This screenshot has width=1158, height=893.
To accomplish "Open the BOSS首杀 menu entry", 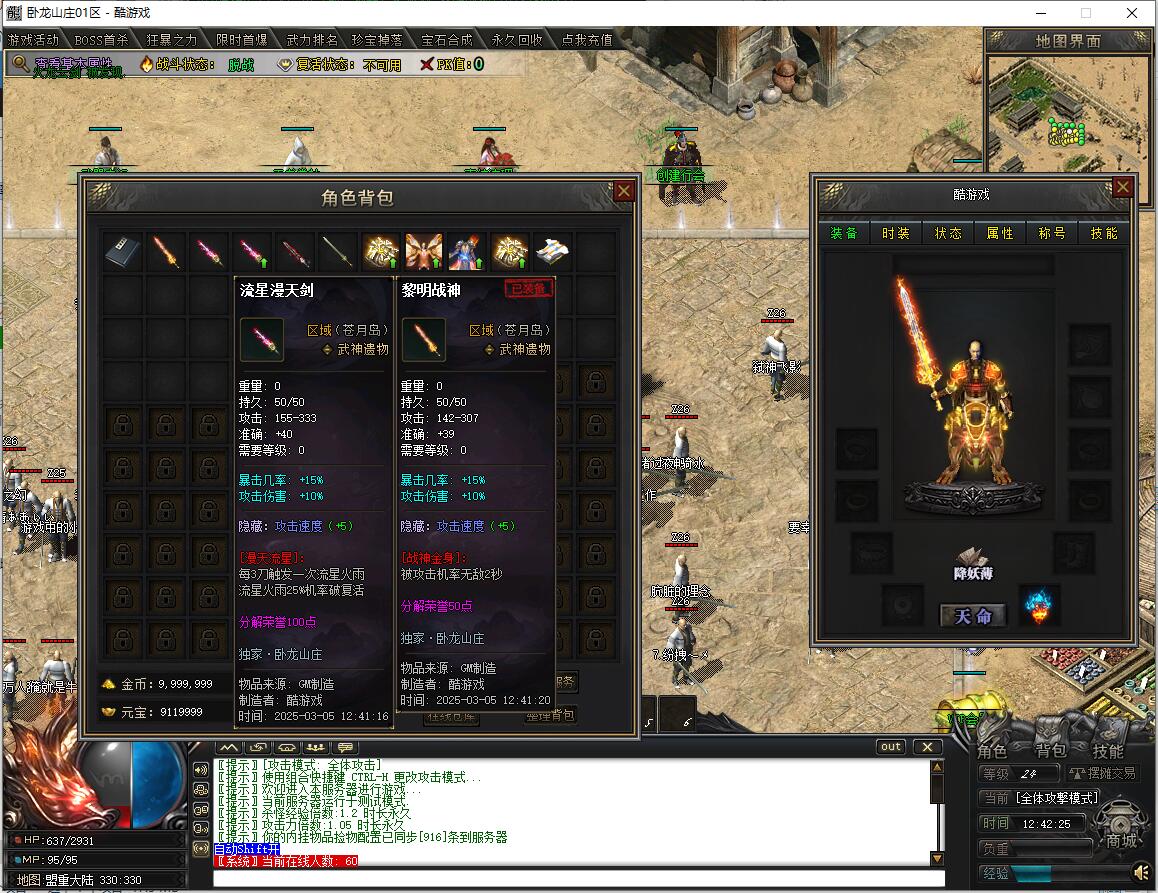I will [x=102, y=40].
